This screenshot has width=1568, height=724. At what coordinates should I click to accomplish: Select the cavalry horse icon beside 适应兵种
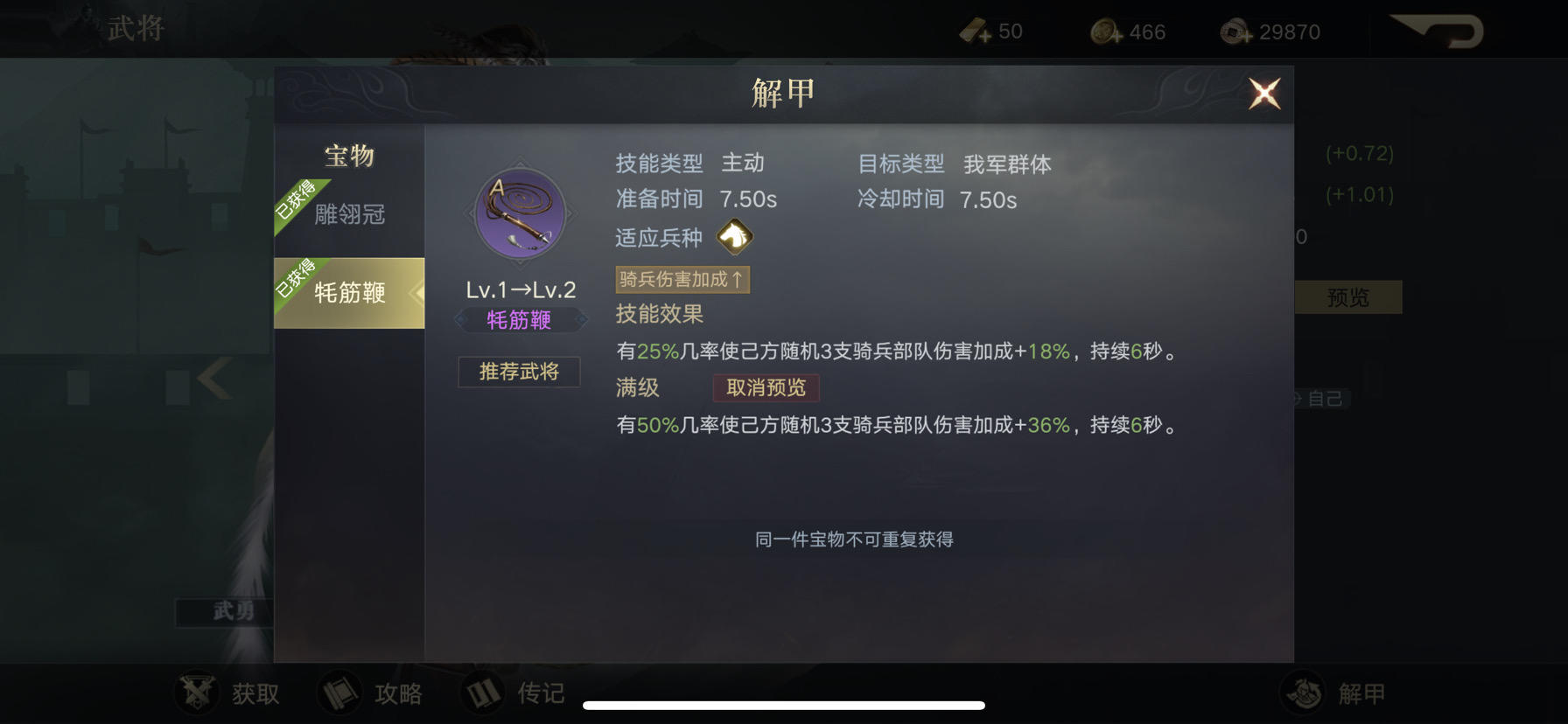tap(735, 237)
